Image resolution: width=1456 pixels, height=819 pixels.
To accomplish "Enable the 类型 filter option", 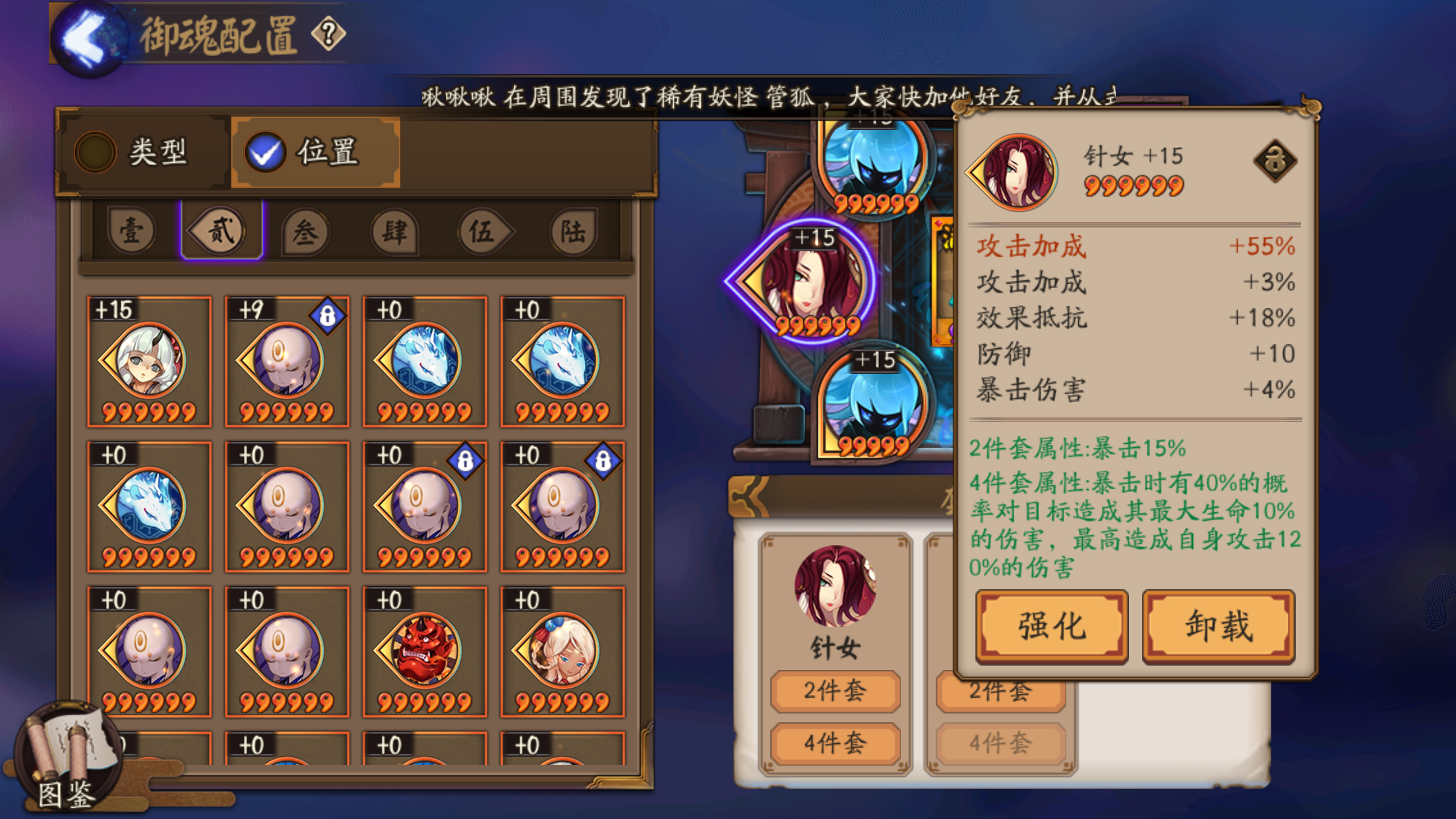I will click(138, 152).
